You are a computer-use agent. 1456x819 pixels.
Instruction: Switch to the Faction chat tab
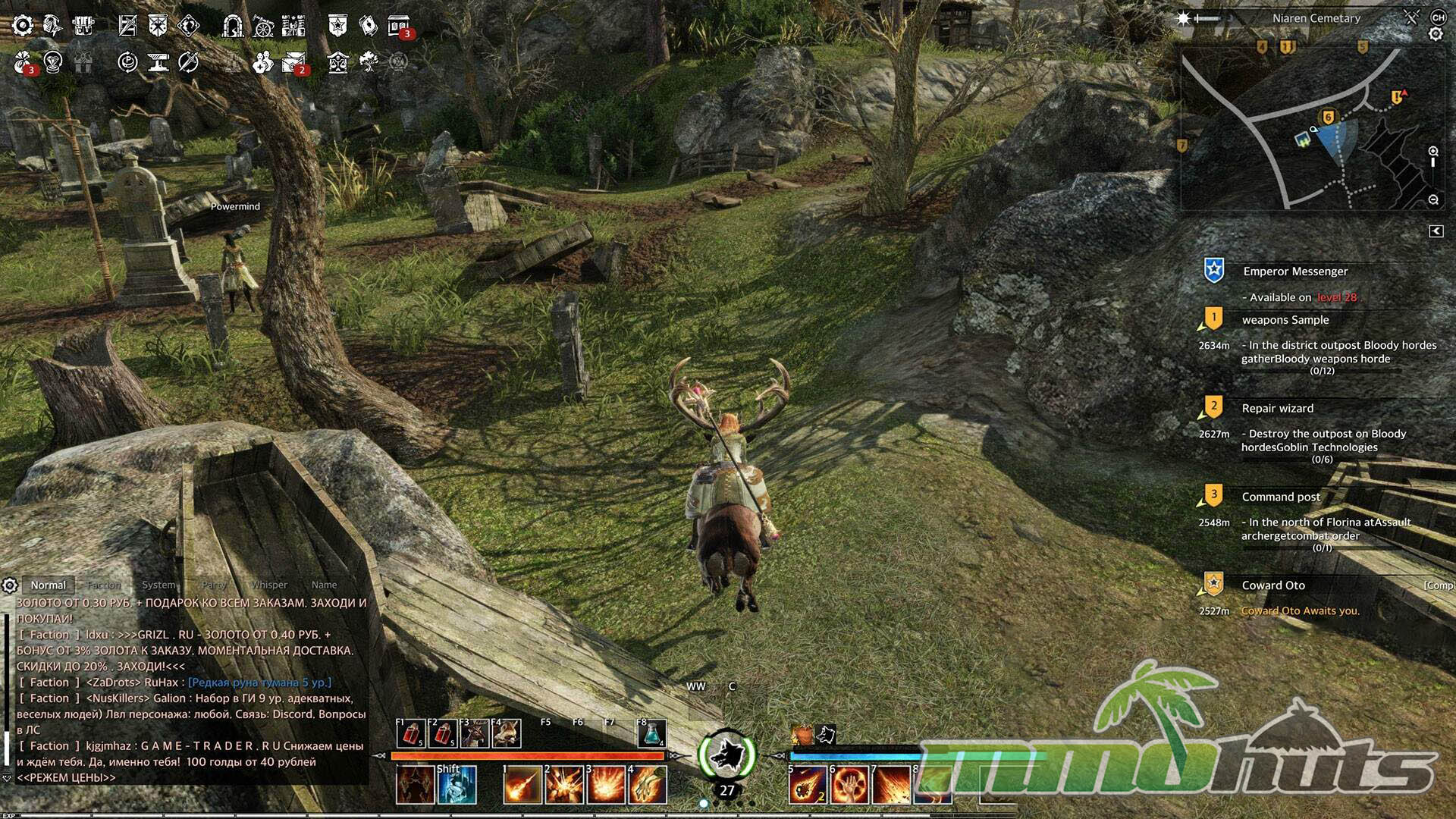(x=104, y=585)
